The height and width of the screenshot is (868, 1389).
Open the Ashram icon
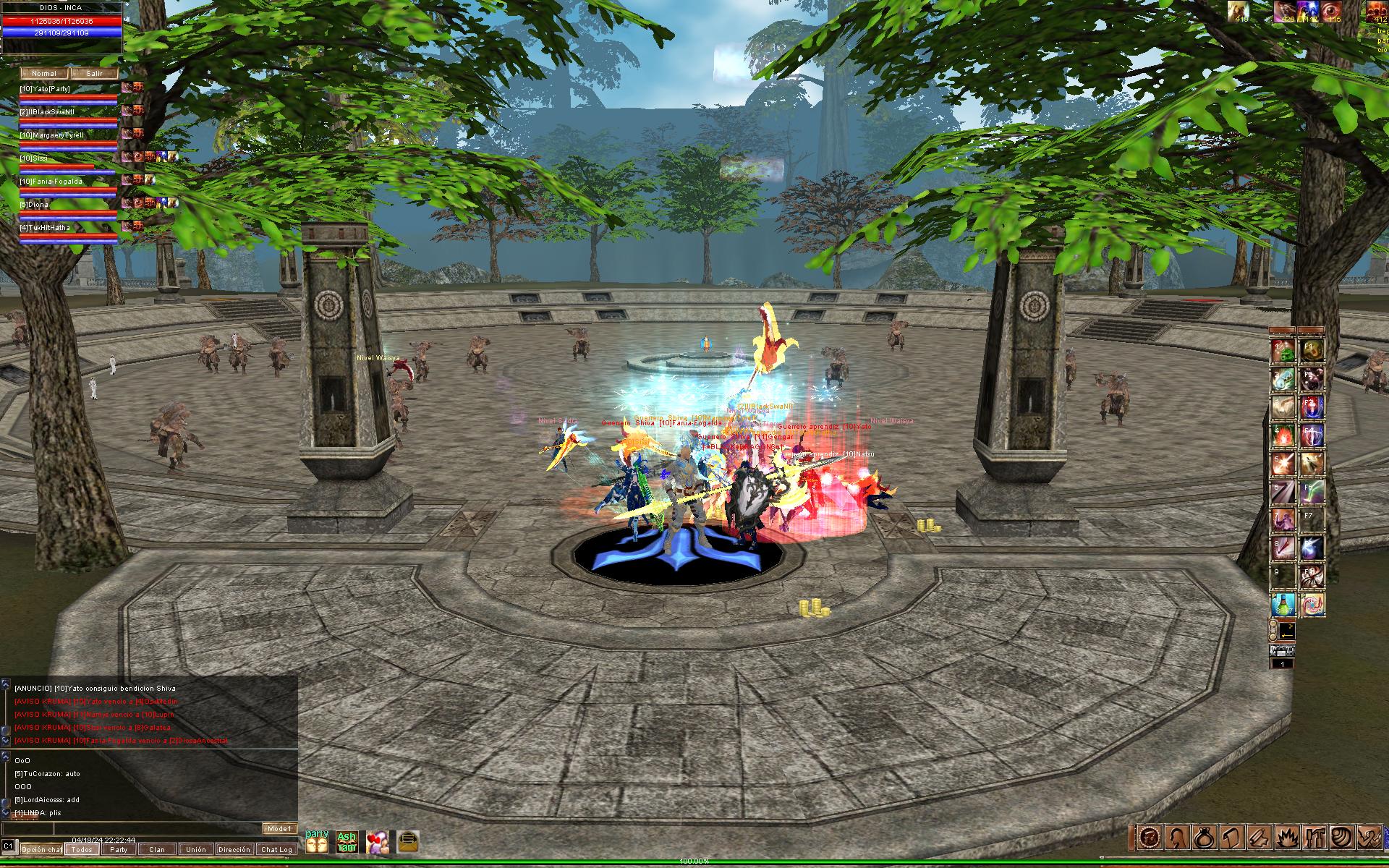point(347,842)
